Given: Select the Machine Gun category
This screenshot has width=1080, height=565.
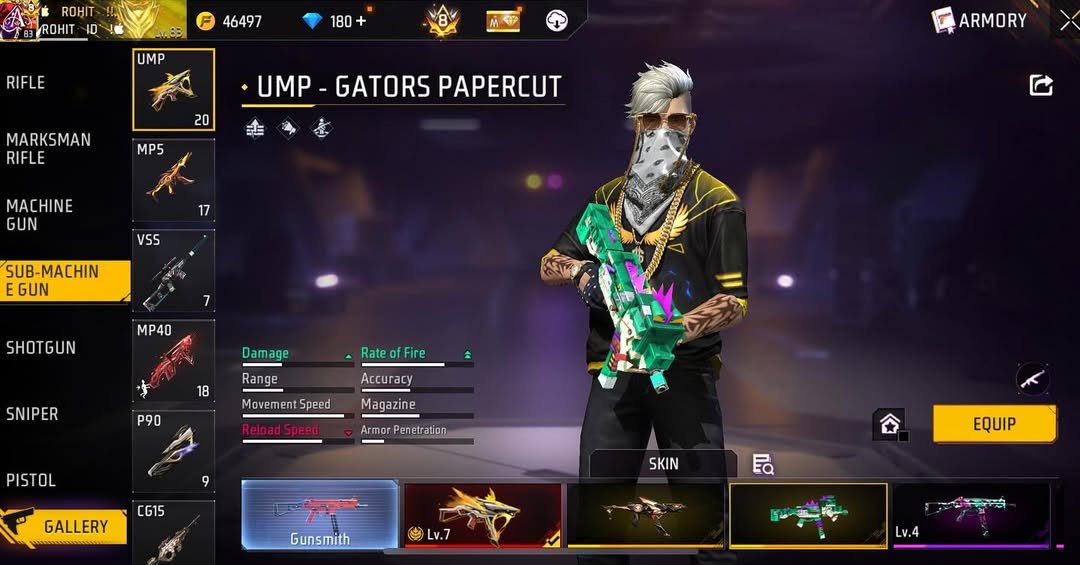Looking at the screenshot, I should click(x=40, y=215).
